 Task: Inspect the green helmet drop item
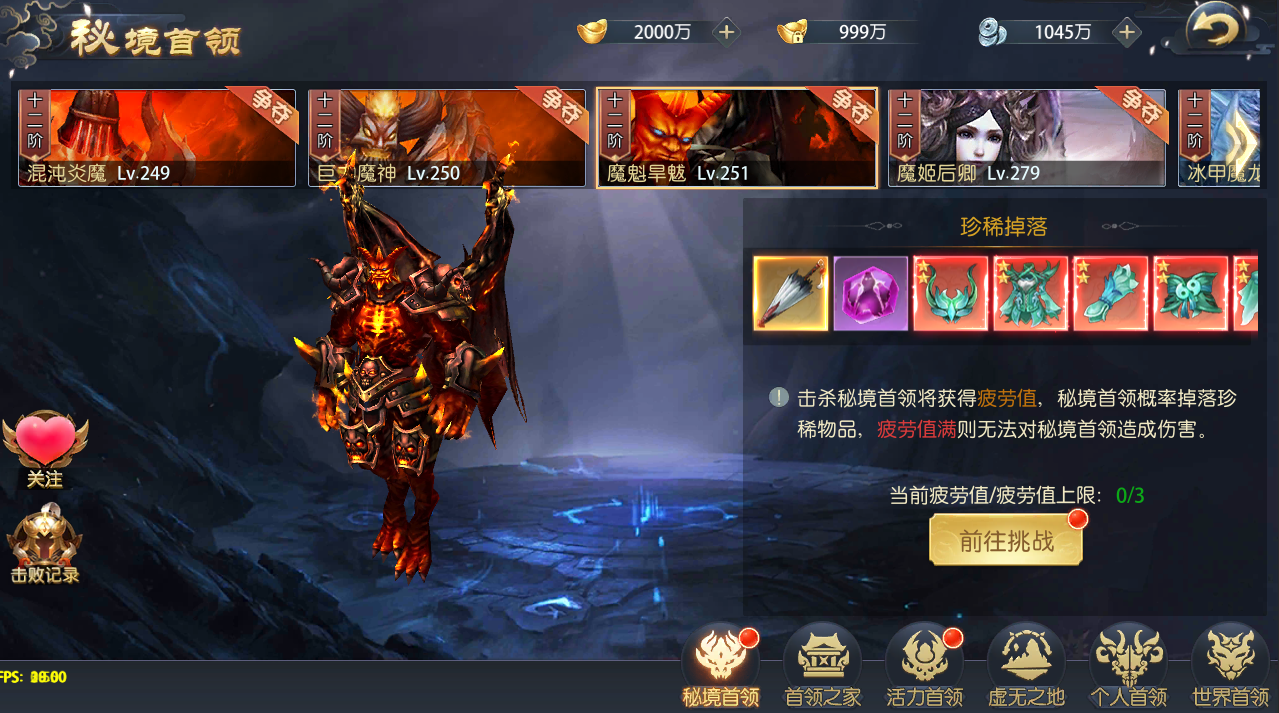tap(951, 293)
